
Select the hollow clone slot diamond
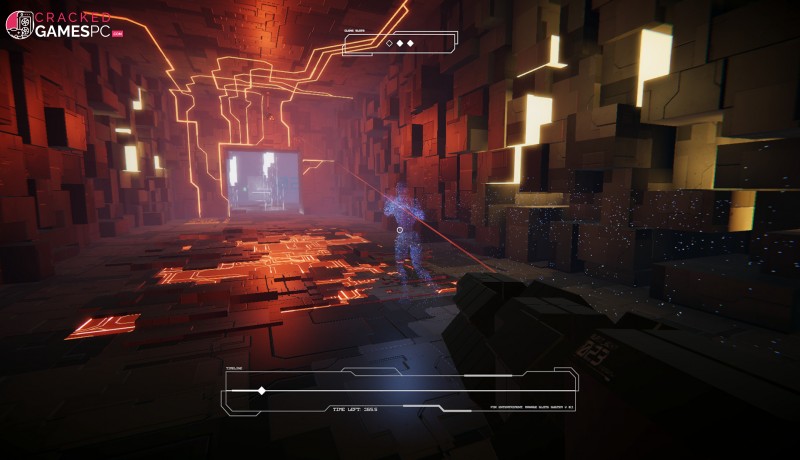tap(389, 43)
